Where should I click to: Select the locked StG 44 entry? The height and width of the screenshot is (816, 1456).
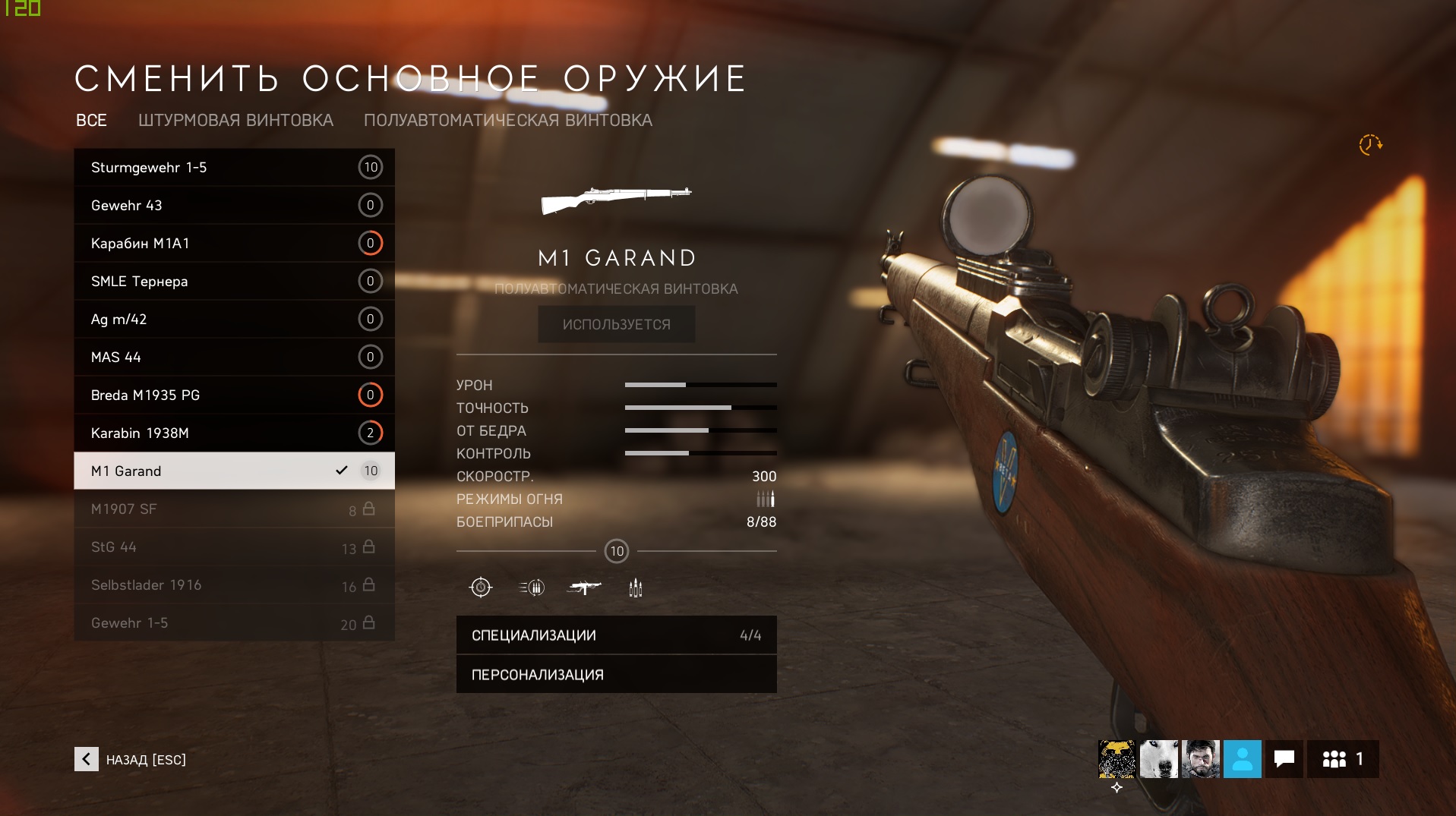tap(234, 547)
